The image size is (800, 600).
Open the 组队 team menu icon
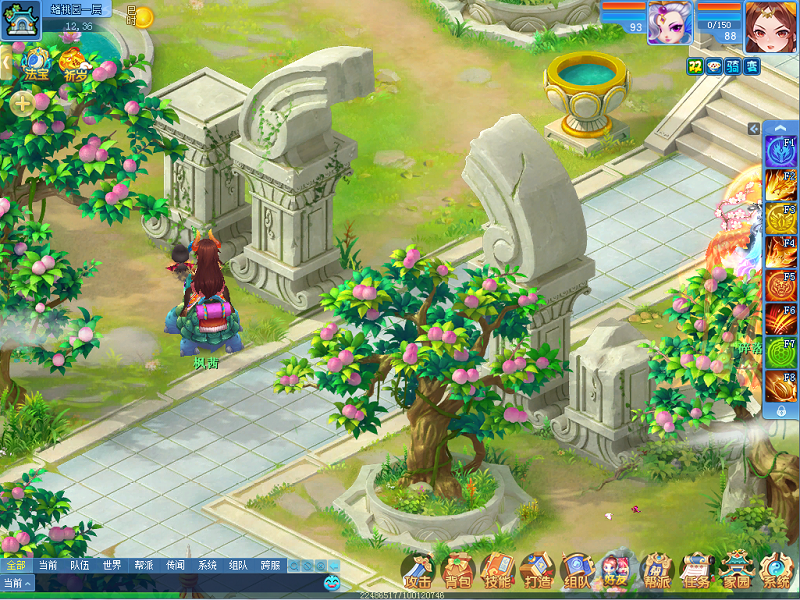tap(577, 571)
